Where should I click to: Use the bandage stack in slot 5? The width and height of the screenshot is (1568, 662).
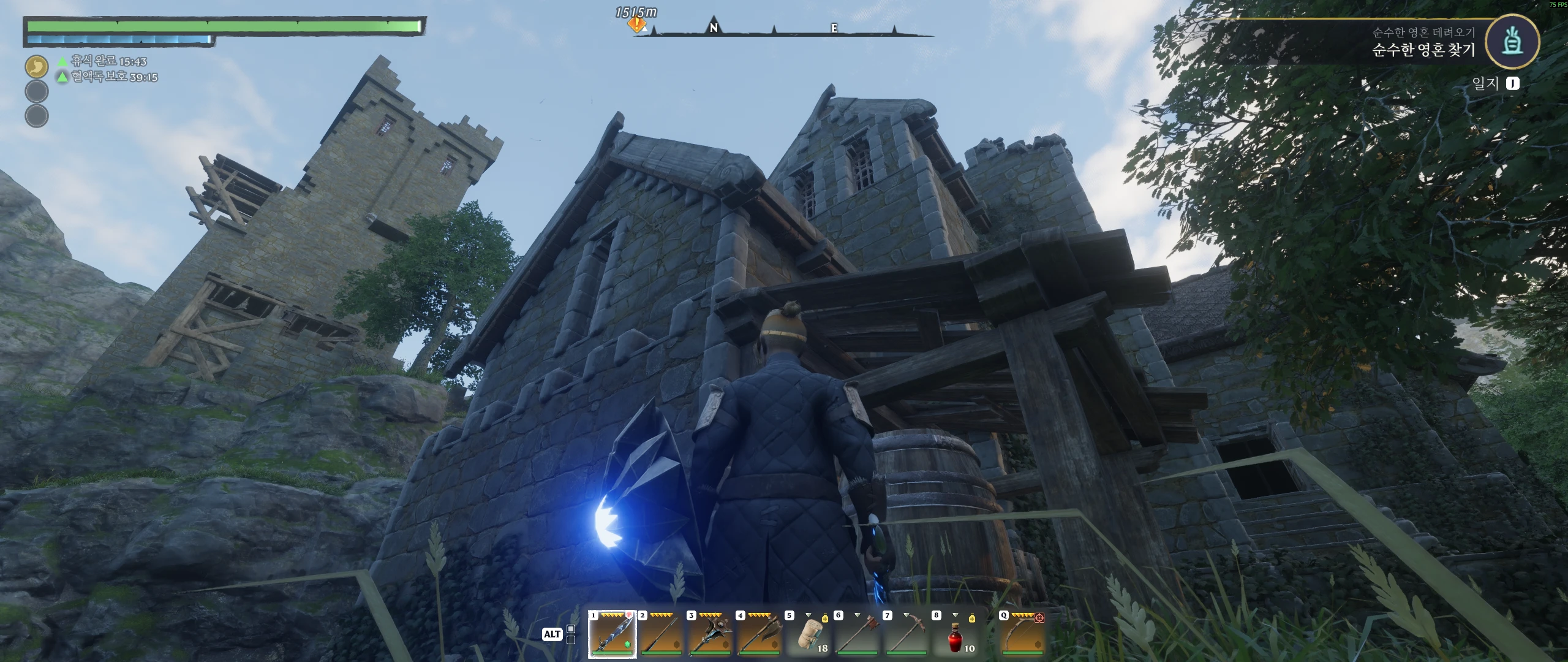[x=809, y=634]
